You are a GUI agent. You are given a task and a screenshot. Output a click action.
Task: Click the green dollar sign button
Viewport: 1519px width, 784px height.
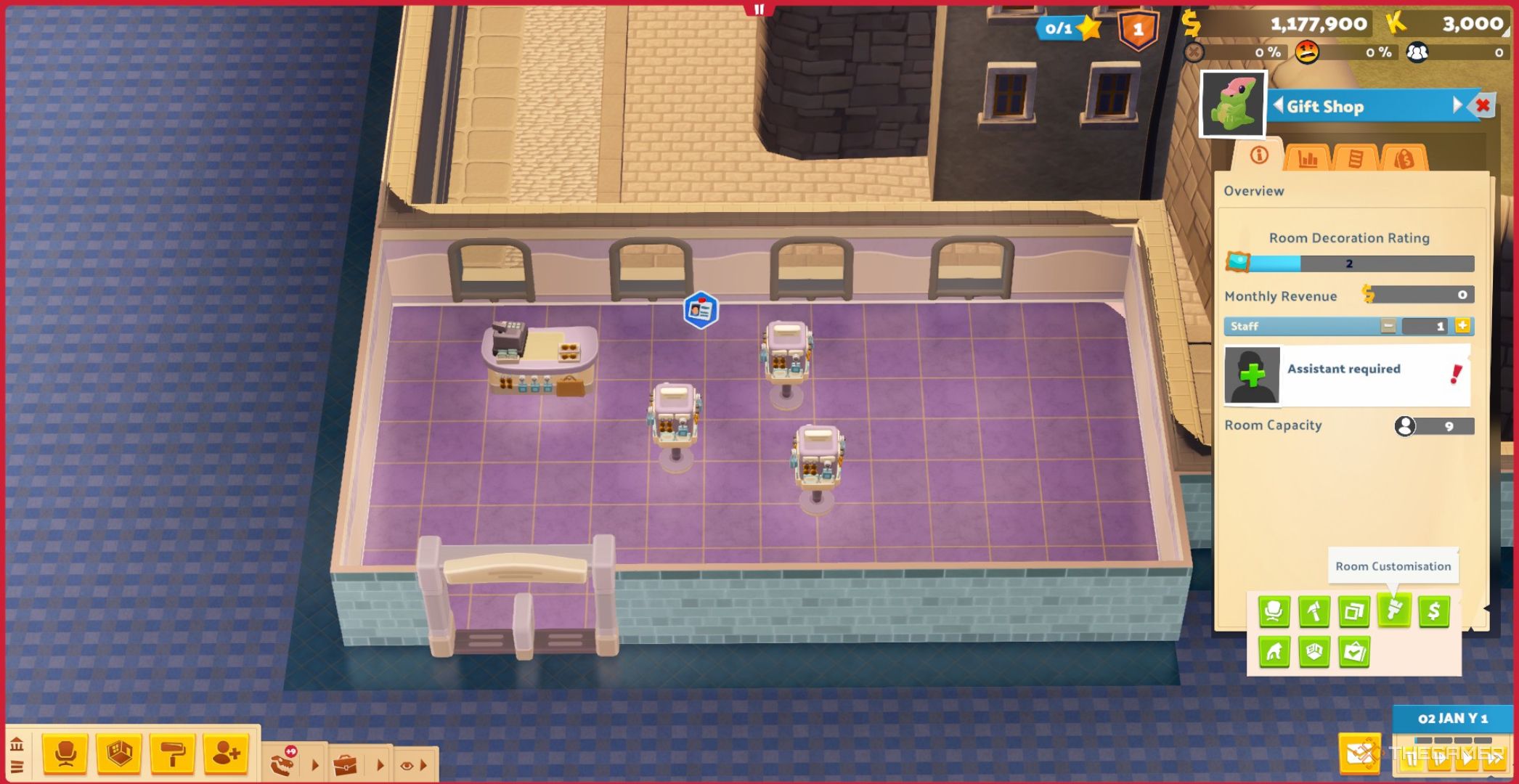click(1433, 611)
